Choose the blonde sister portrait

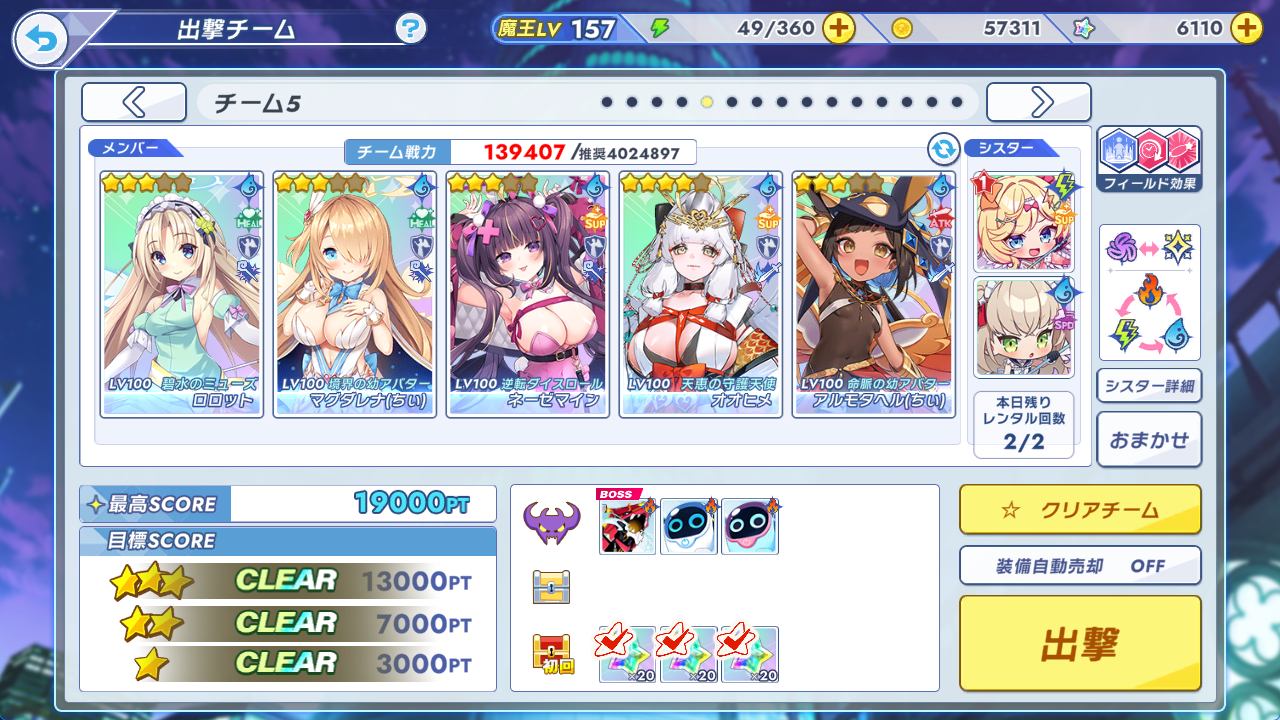coord(1023,222)
